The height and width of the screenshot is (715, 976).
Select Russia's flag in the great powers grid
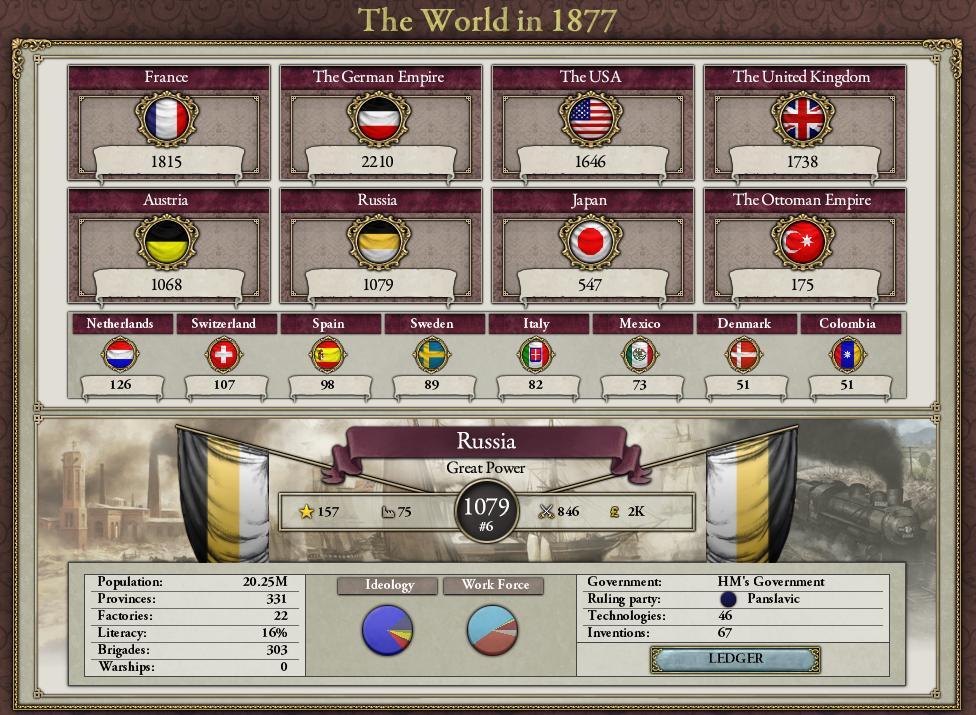pyautogui.click(x=378, y=243)
